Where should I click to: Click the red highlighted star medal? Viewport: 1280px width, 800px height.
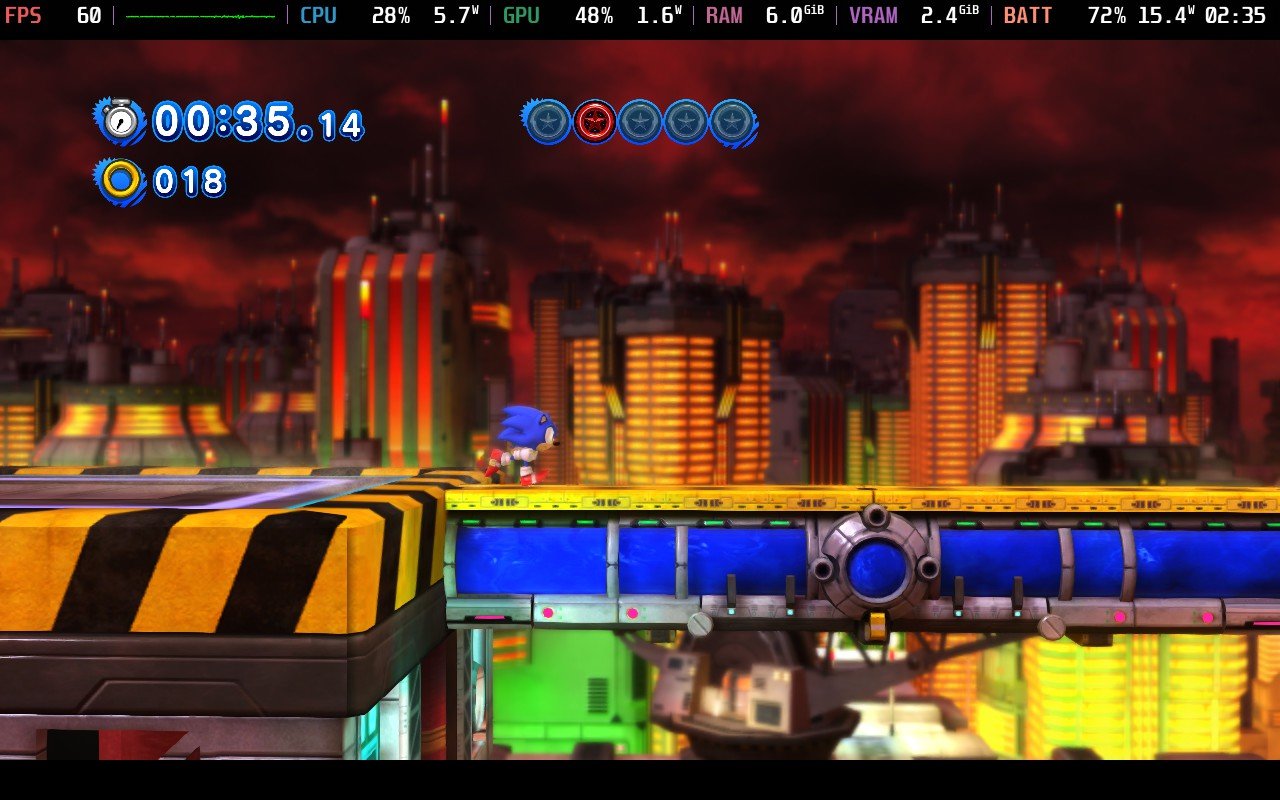coord(593,122)
